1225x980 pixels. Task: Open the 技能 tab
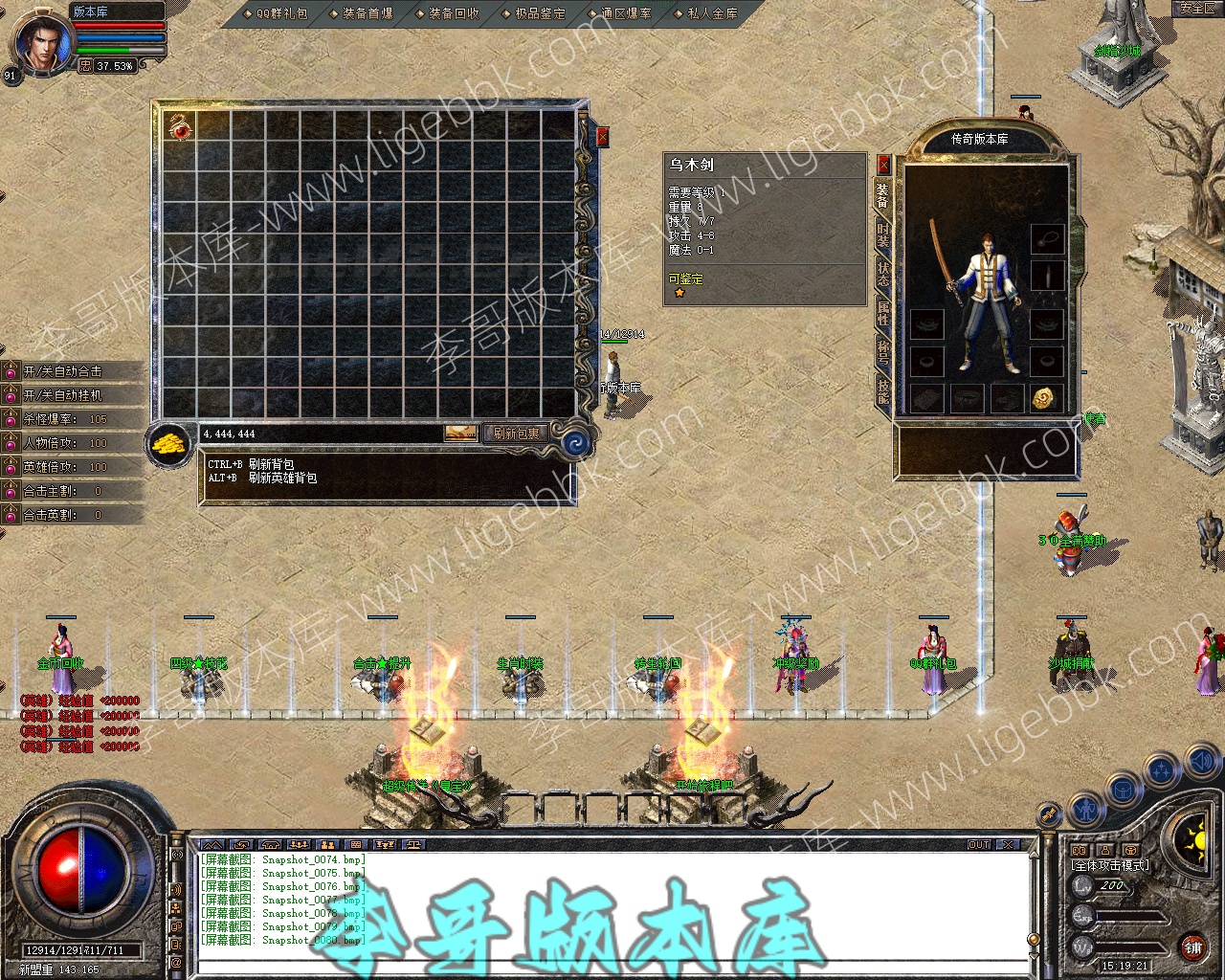882,389
